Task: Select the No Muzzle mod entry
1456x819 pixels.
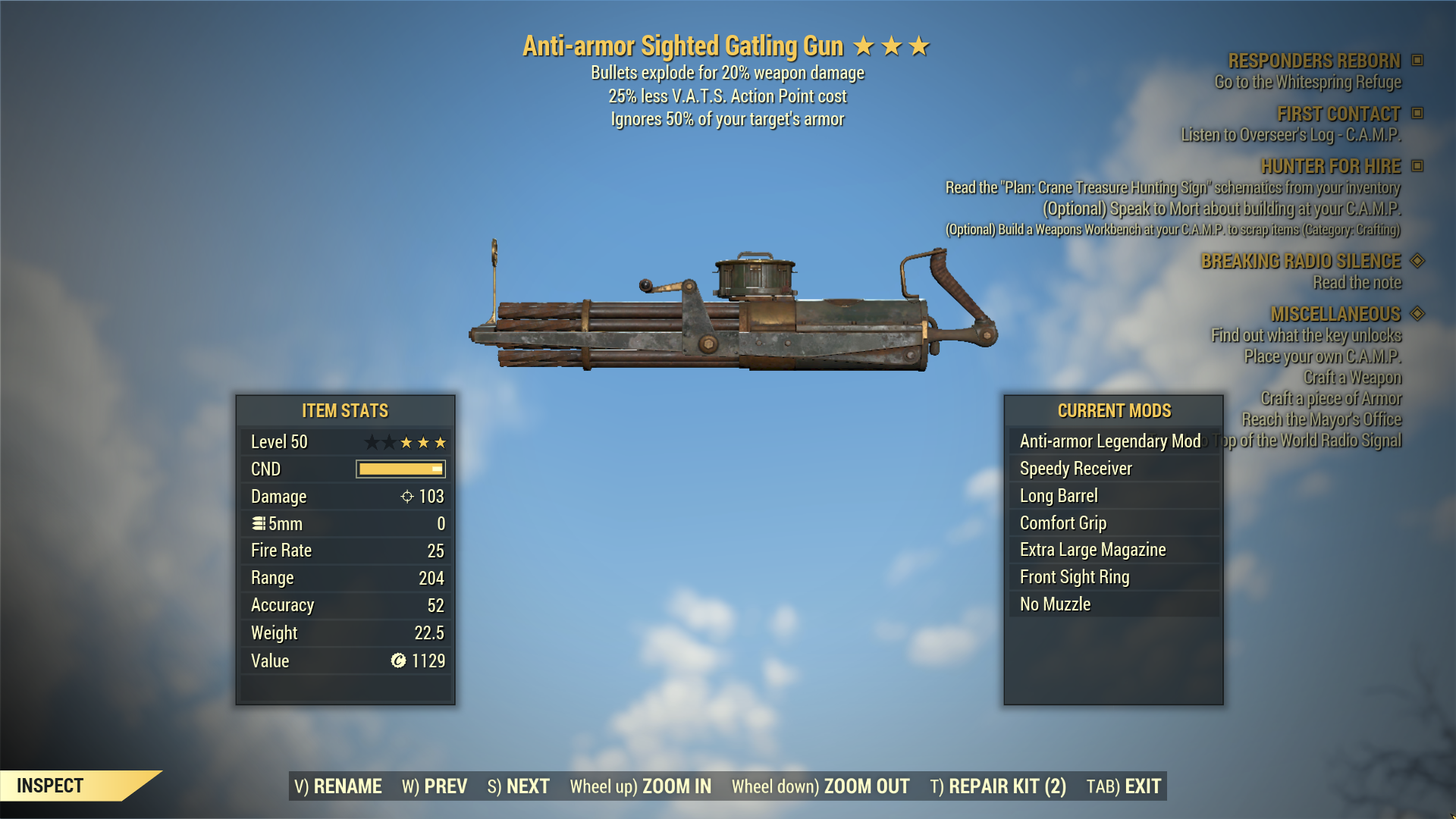Action: pyautogui.click(x=1055, y=604)
